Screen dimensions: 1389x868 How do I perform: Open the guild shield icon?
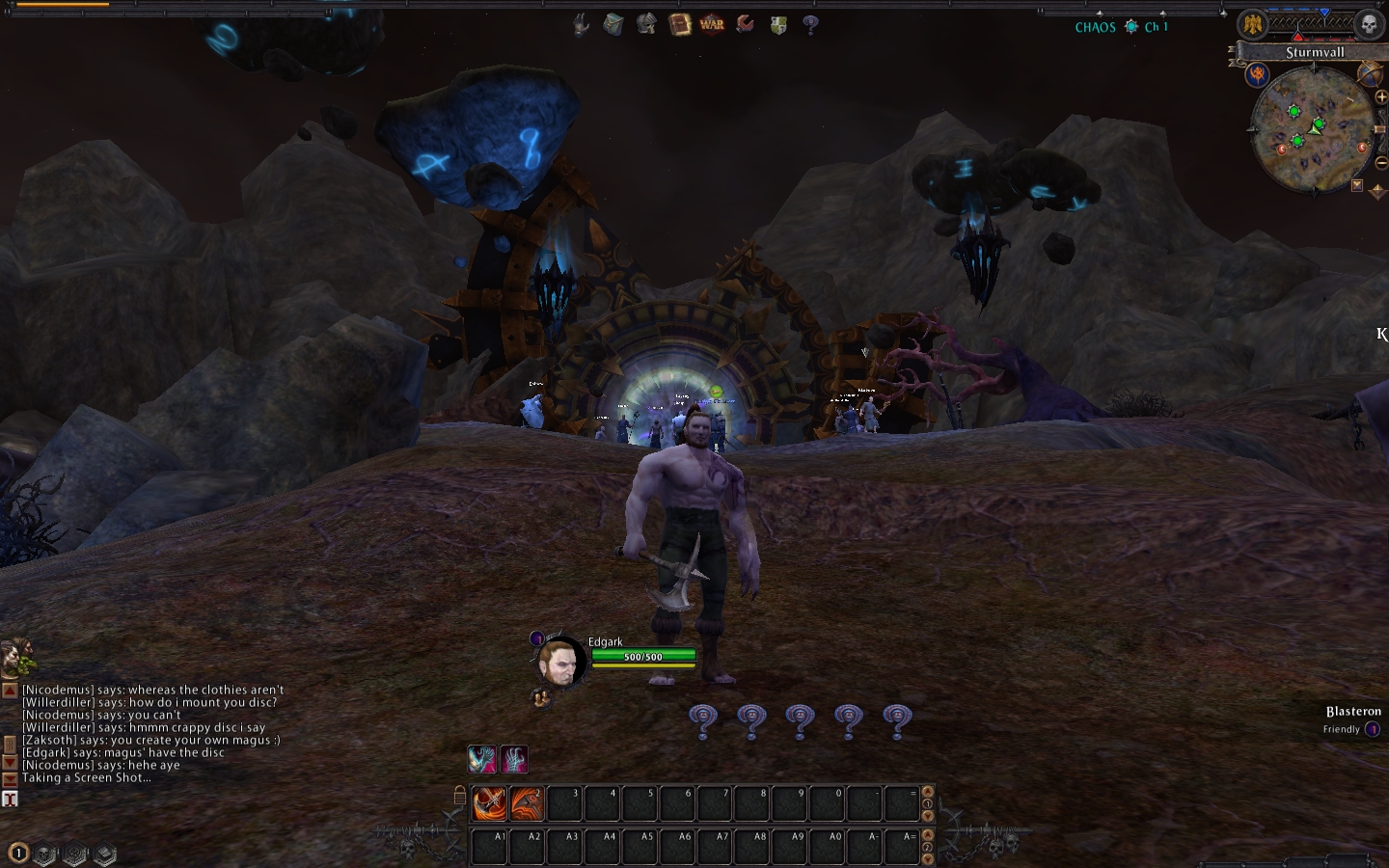click(x=778, y=24)
